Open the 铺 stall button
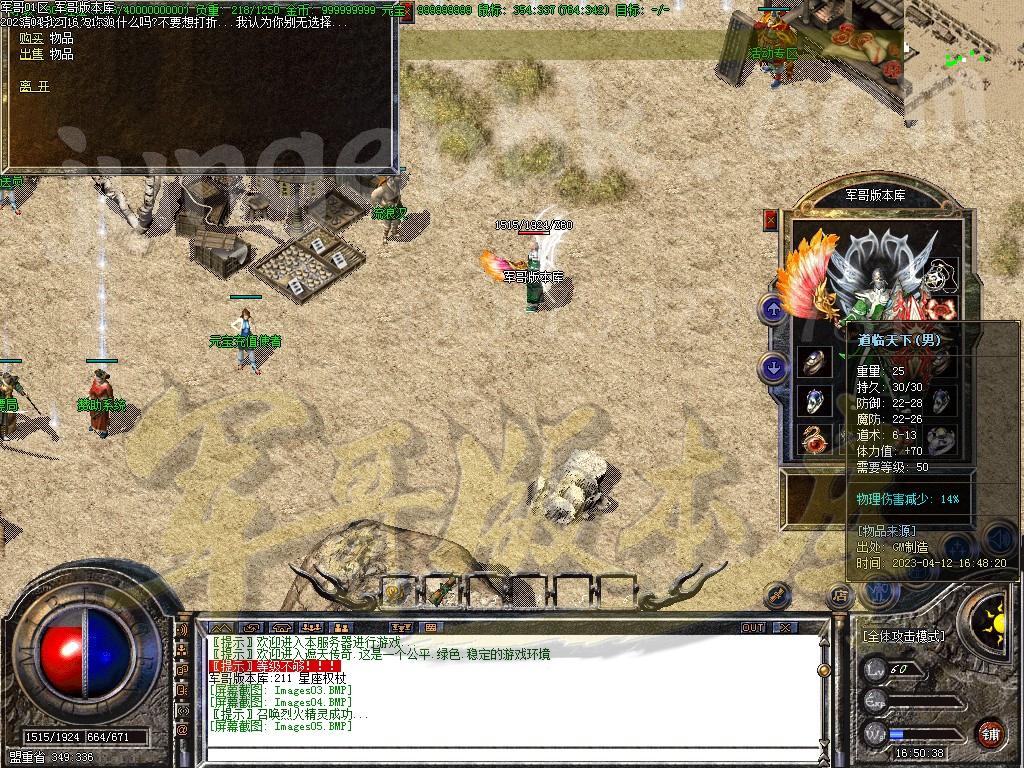This screenshot has height=768, width=1024. tap(990, 733)
